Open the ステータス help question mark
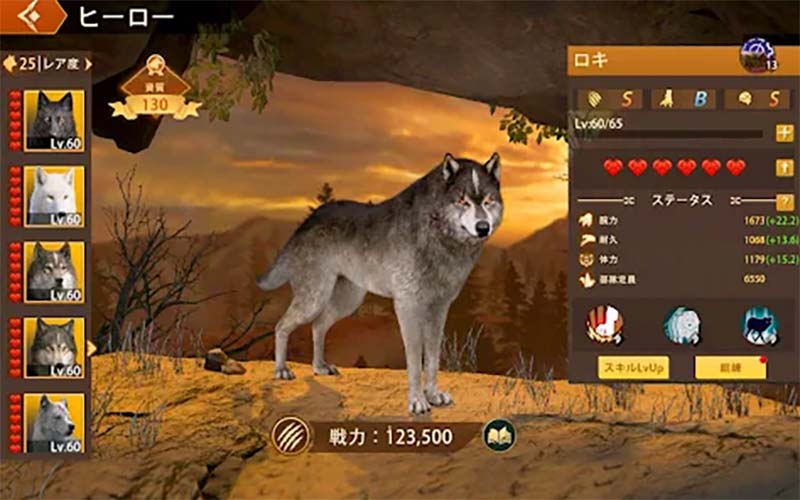Screen dimensions: 800x500 pos(784,201)
